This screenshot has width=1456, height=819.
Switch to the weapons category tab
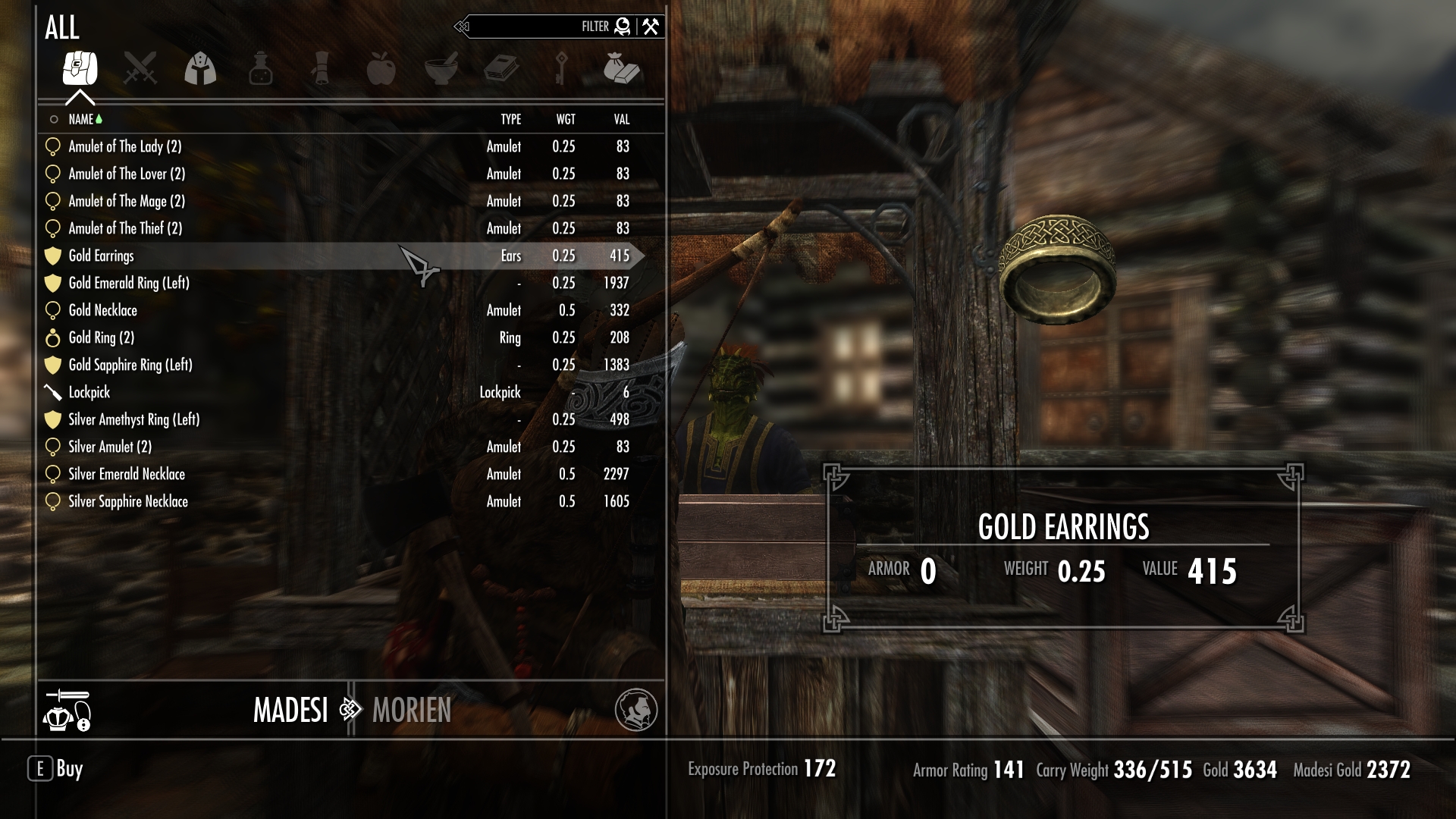(140, 68)
